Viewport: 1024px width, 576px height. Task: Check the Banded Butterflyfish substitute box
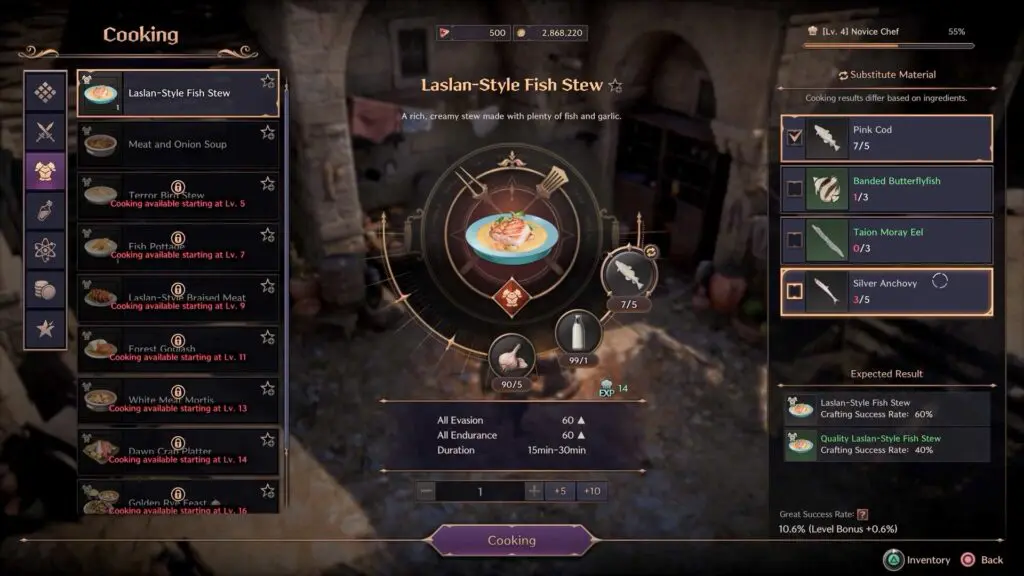coord(795,189)
